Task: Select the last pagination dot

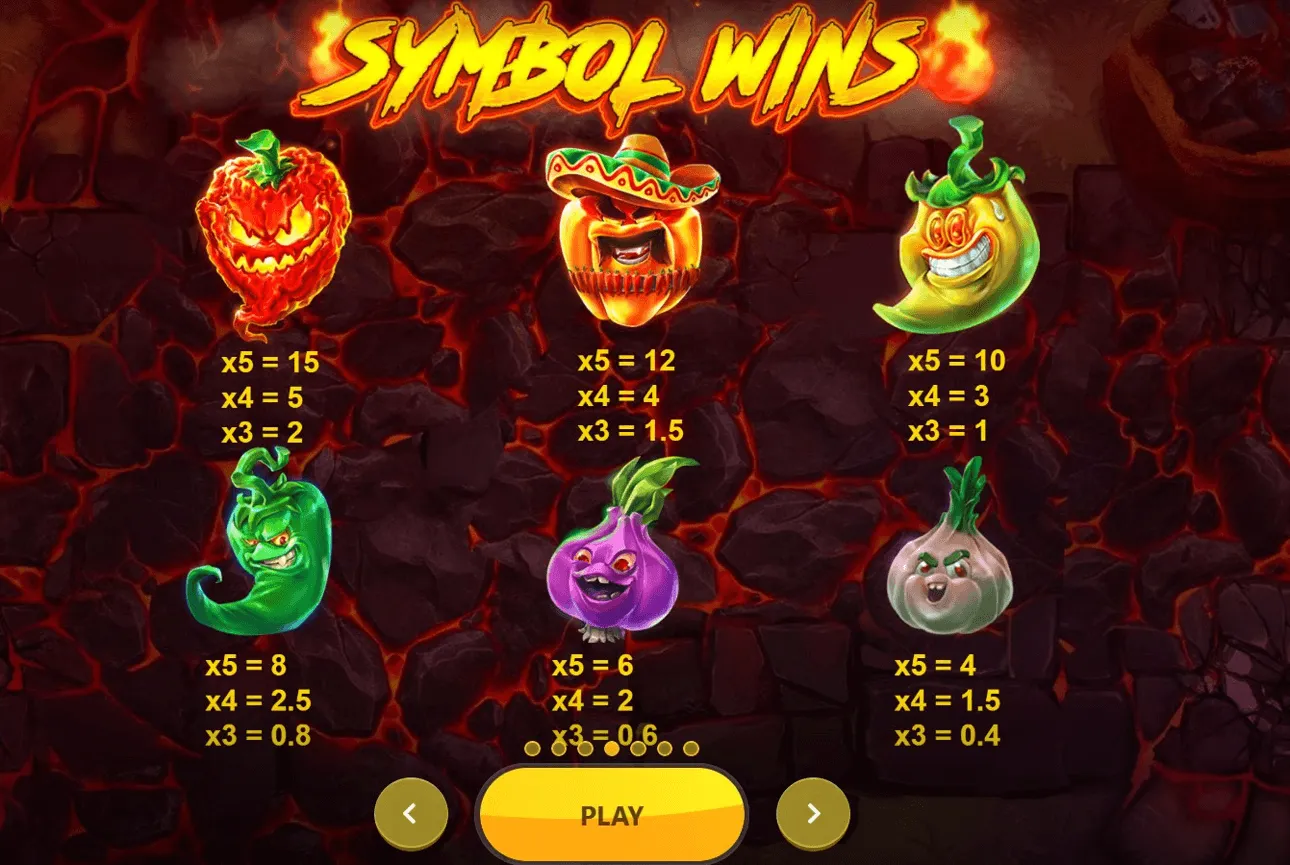Action: (x=691, y=749)
